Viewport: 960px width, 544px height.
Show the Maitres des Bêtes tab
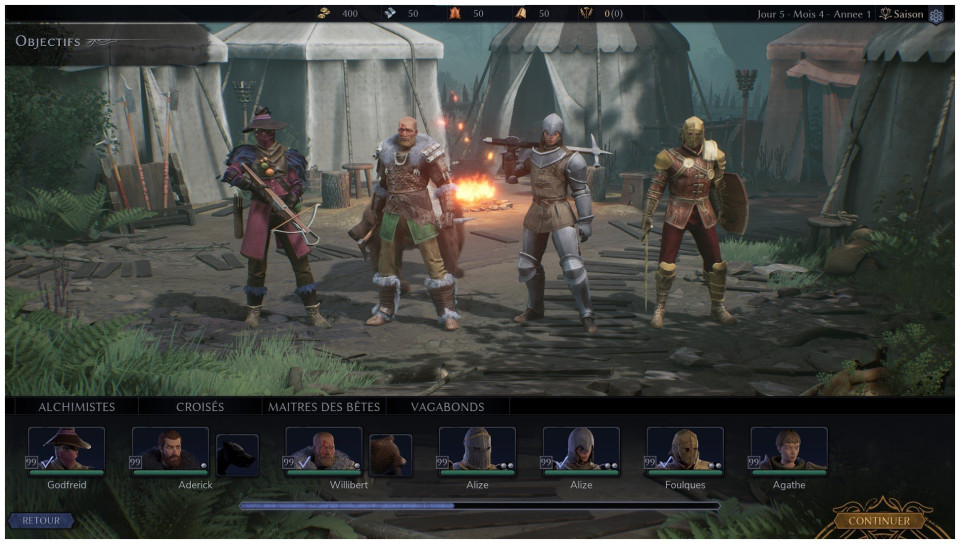[x=320, y=407]
